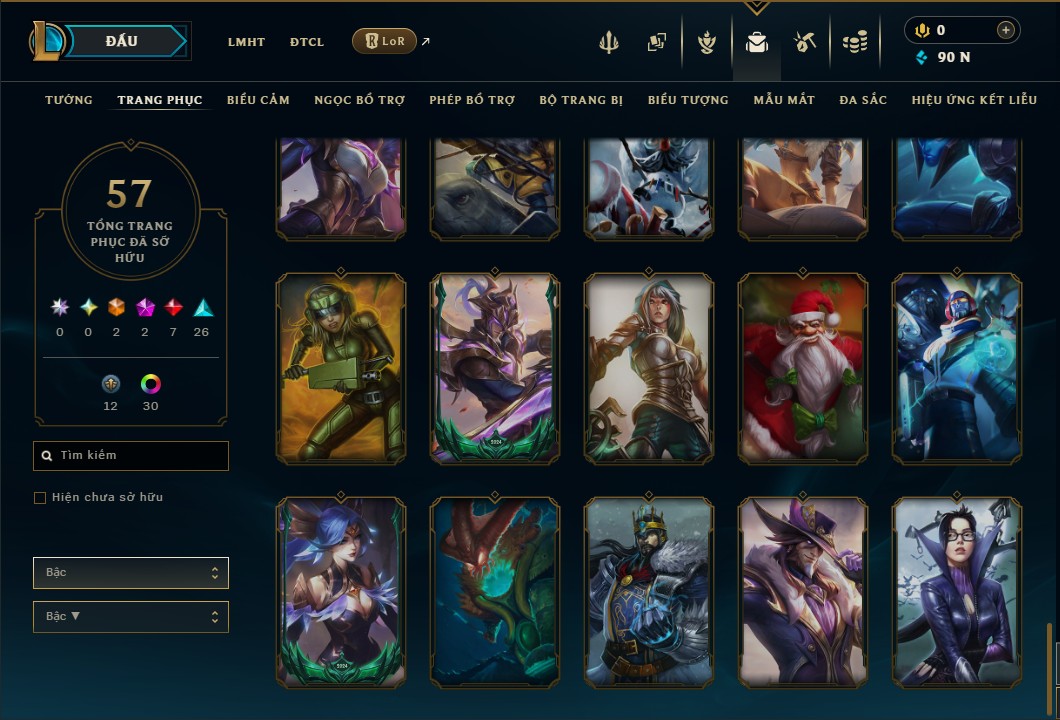Switch to the ĐA SẮC tab

pyautogui.click(x=863, y=100)
